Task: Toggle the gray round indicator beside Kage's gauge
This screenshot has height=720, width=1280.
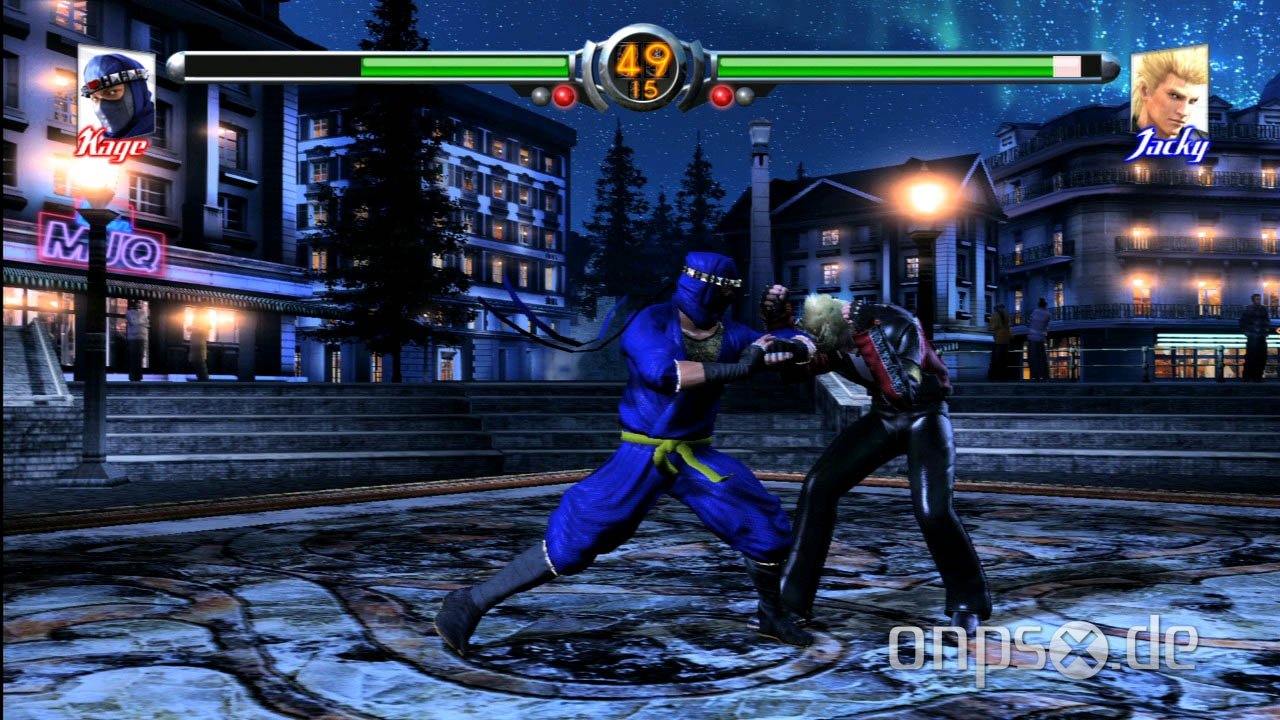Action: tap(540, 95)
